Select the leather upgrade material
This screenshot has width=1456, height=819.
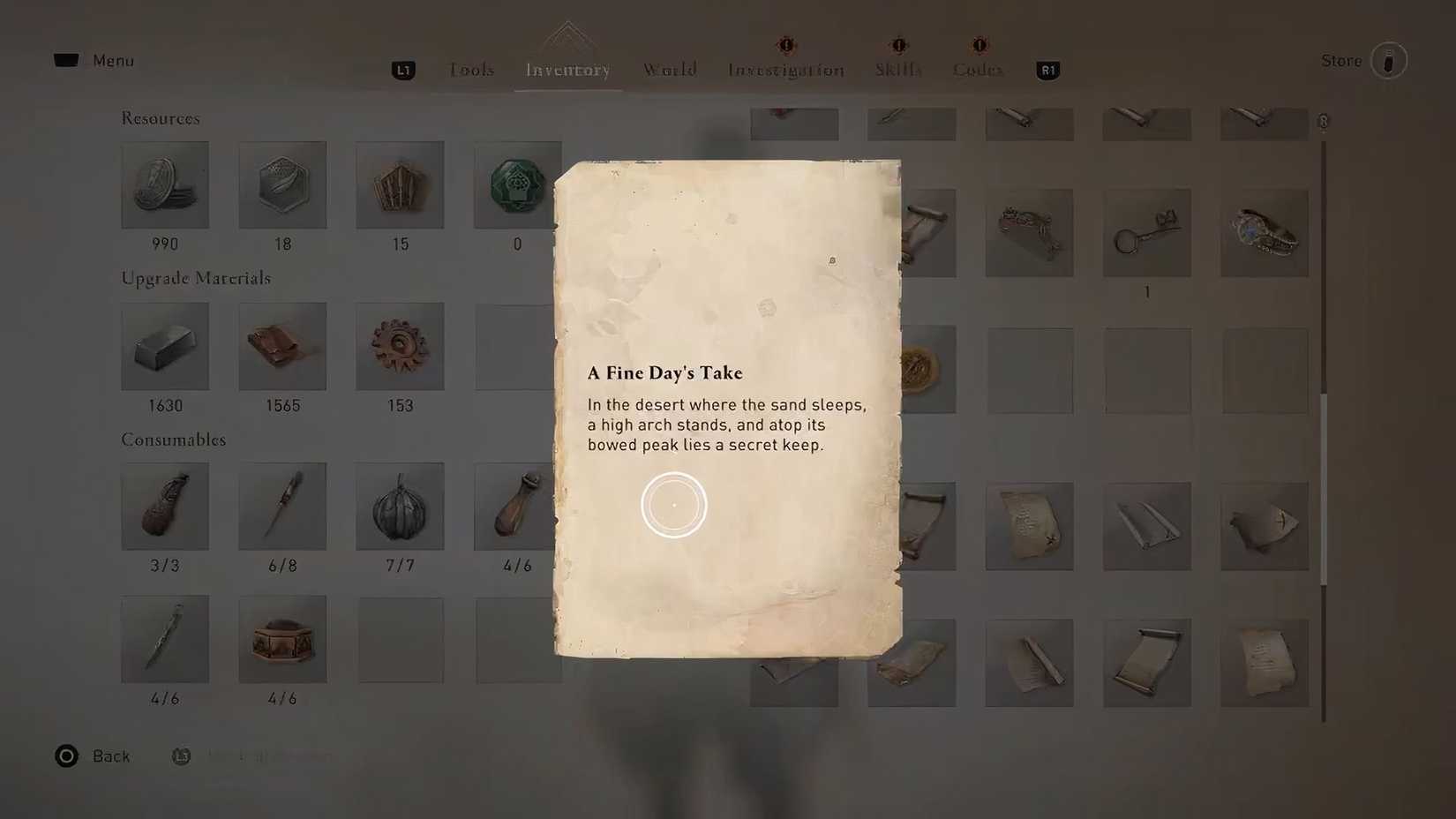click(x=282, y=346)
